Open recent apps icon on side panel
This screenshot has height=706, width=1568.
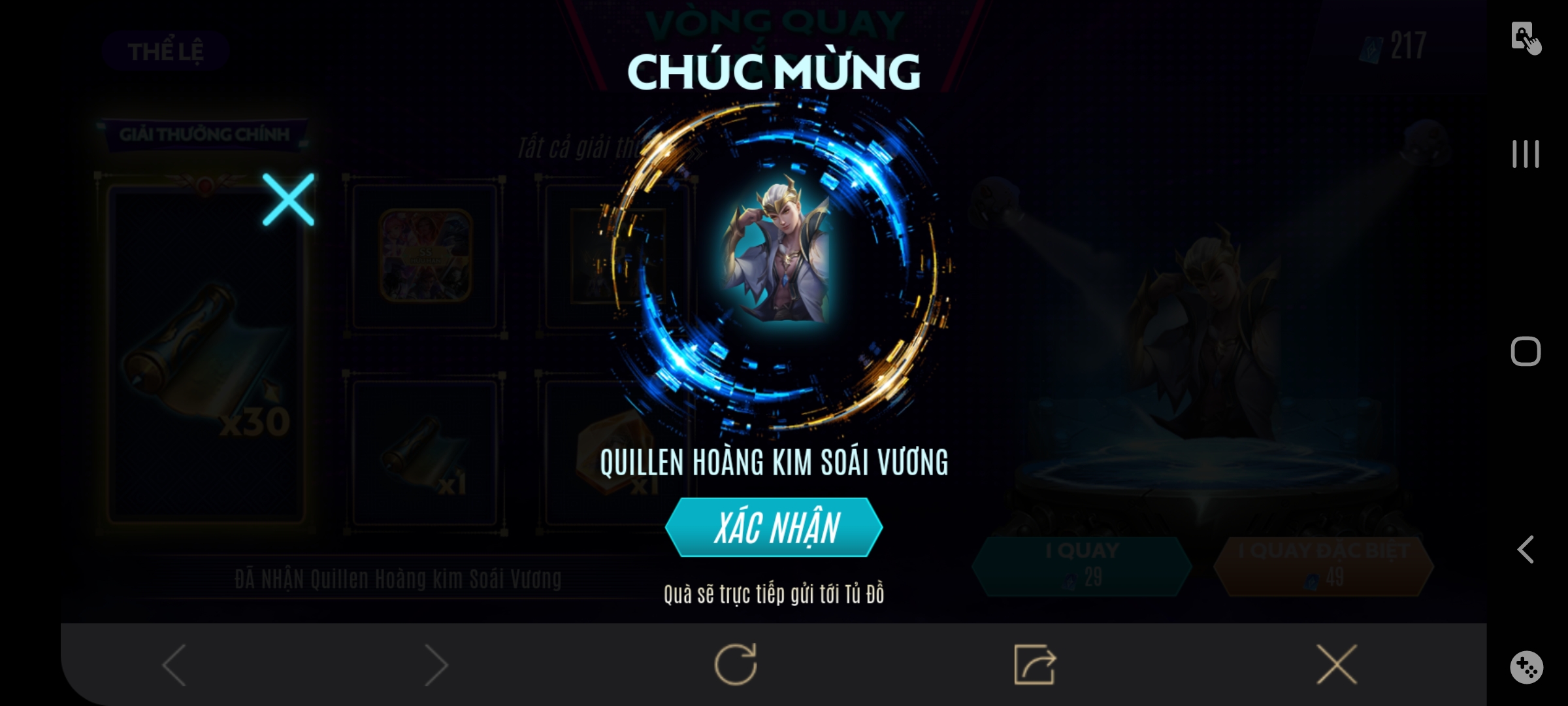click(x=1527, y=155)
